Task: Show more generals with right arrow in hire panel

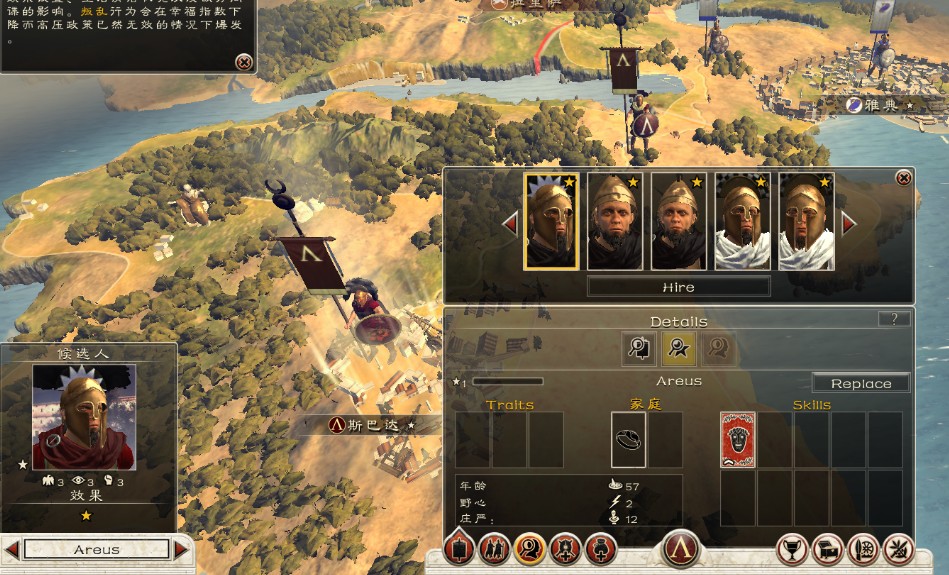Action: pyautogui.click(x=849, y=223)
